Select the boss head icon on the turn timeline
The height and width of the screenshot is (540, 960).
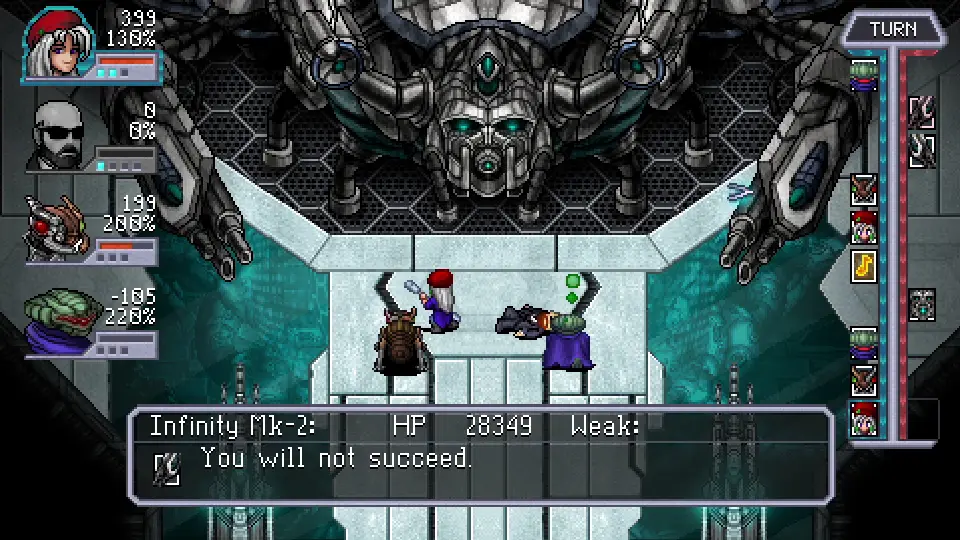point(922,304)
